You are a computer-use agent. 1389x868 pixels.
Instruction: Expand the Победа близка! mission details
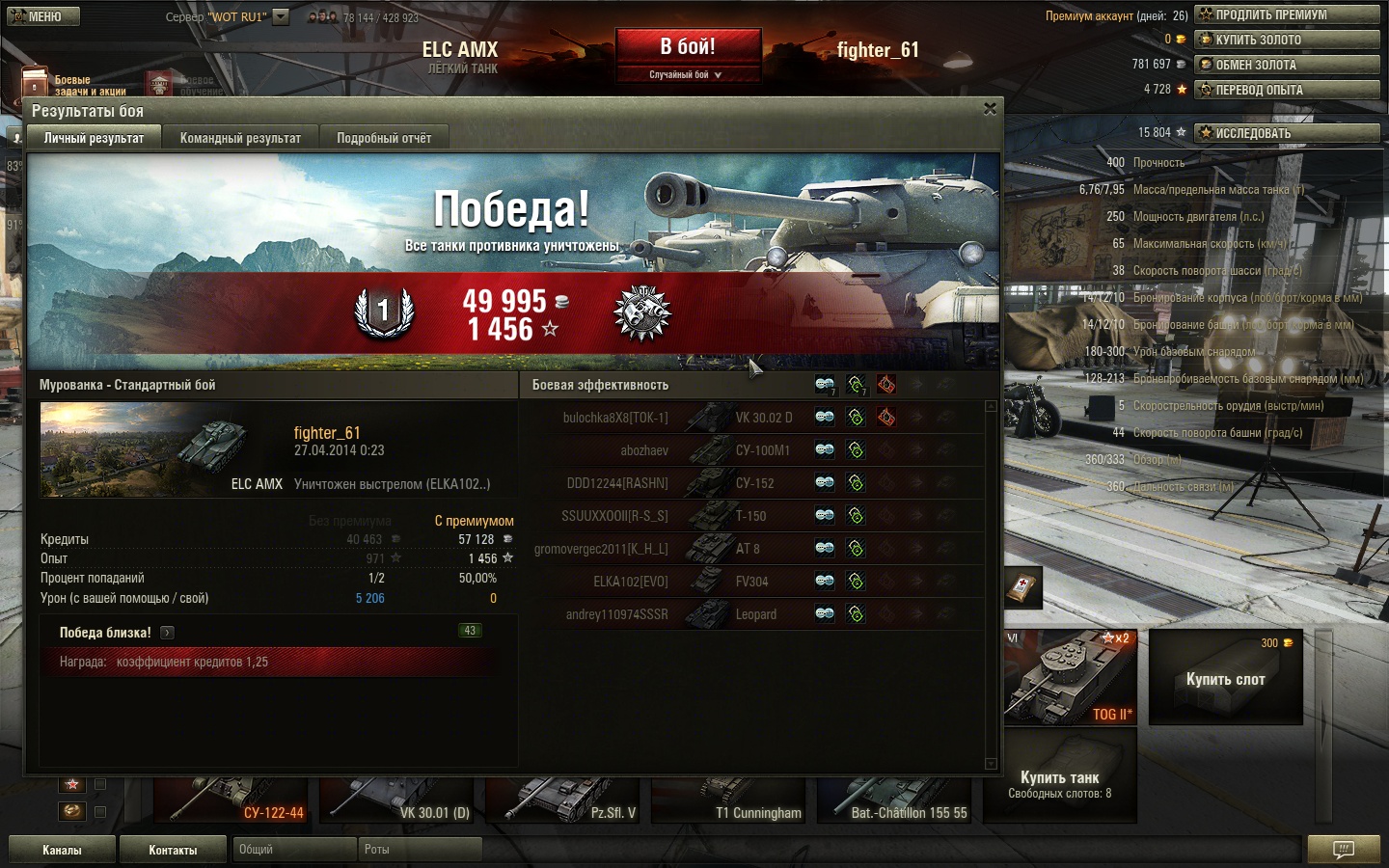tap(168, 633)
